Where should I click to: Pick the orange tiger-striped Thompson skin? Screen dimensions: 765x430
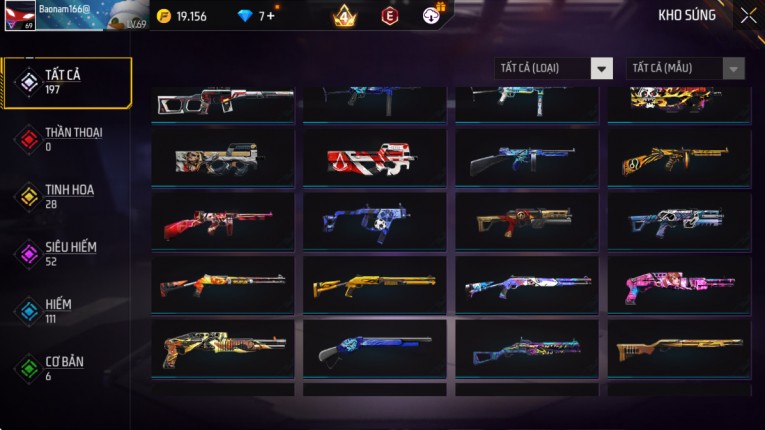click(x=678, y=157)
